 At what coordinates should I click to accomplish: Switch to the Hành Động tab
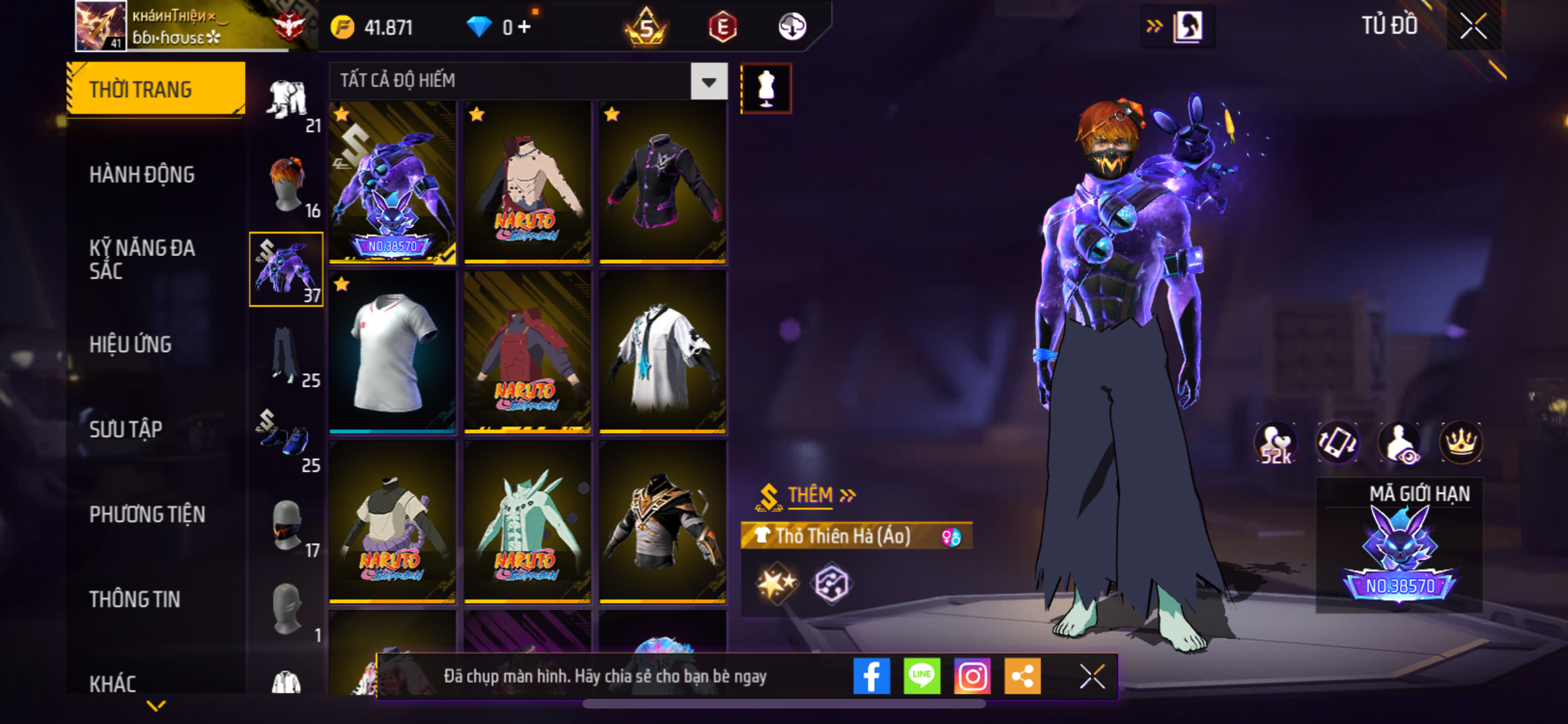[142, 174]
